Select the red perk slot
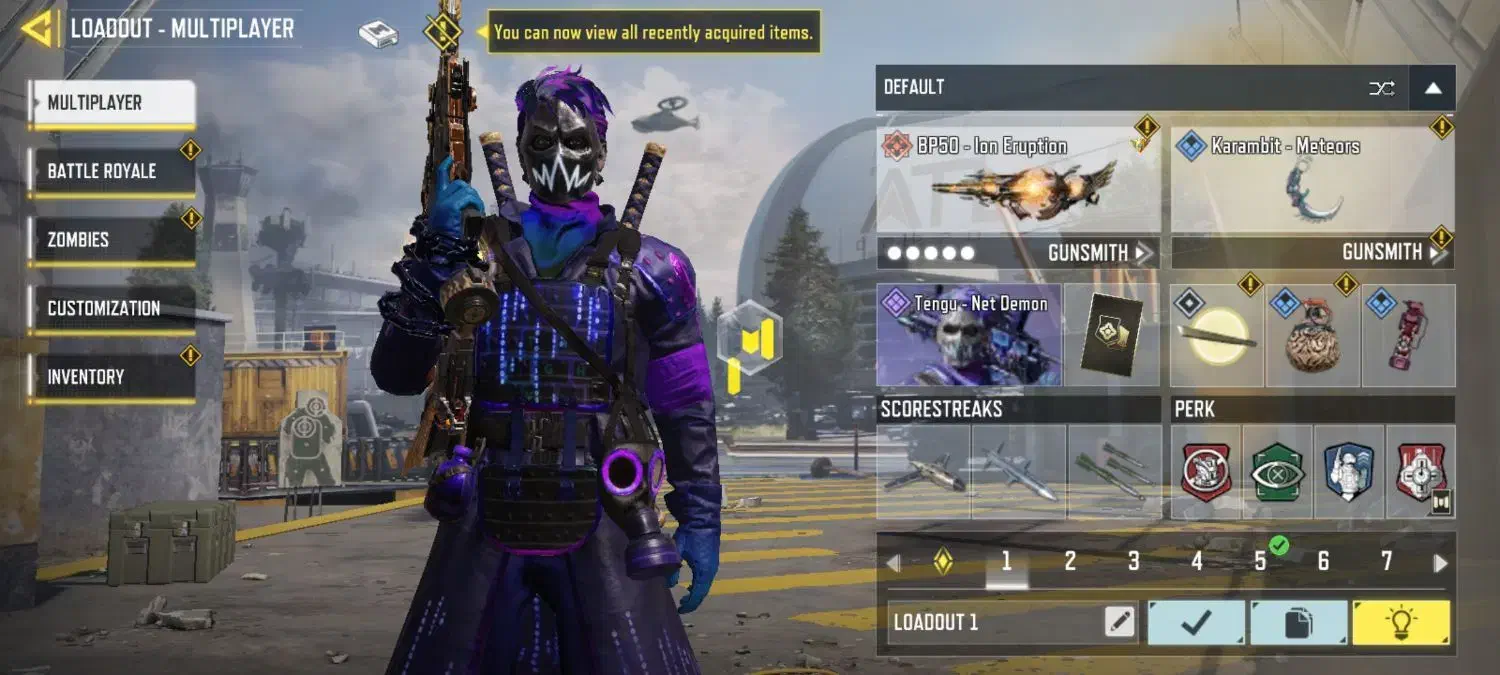The image size is (1500, 675). click(x=1206, y=472)
